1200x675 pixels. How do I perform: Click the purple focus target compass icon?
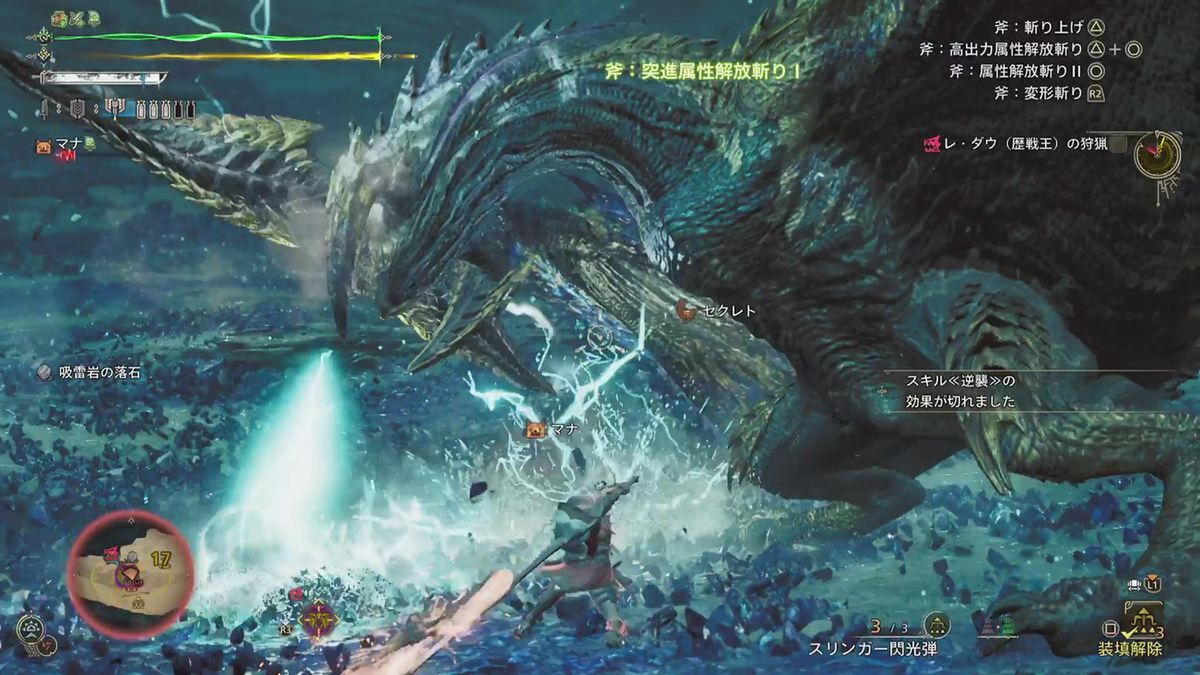317,620
